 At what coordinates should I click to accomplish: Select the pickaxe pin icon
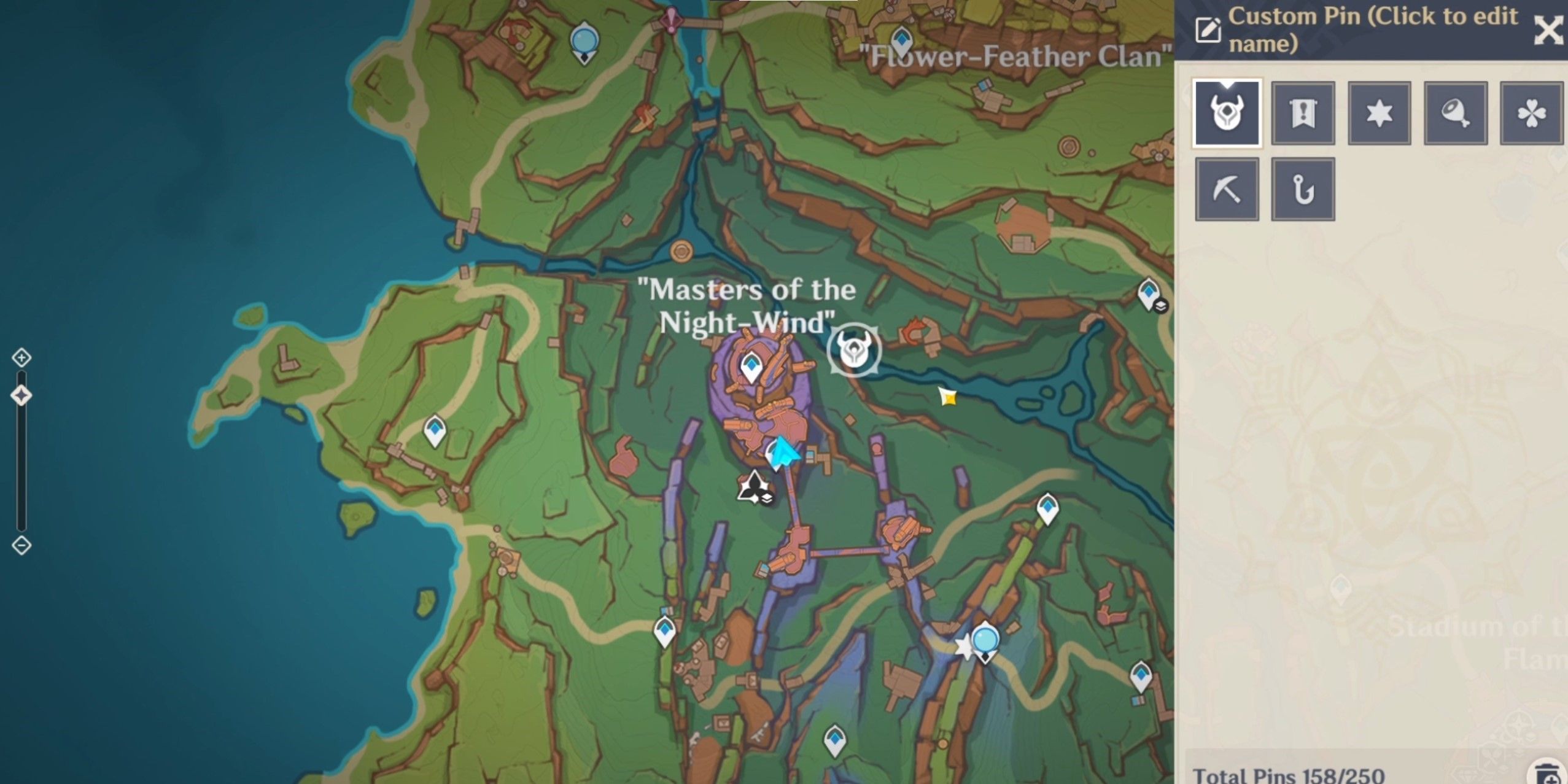pyautogui.click(x=1227, y=189)
